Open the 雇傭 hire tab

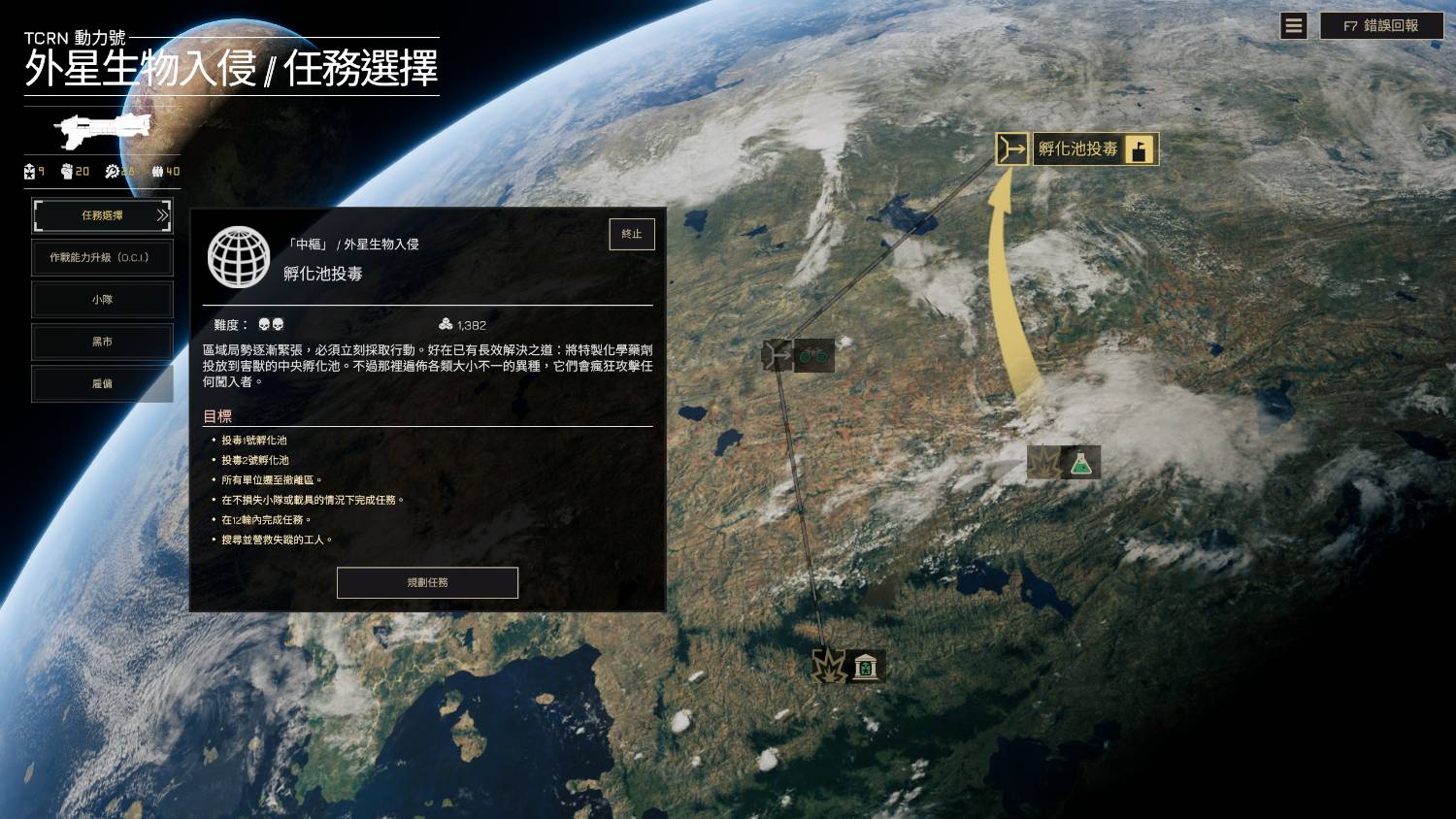coord(102,384)
